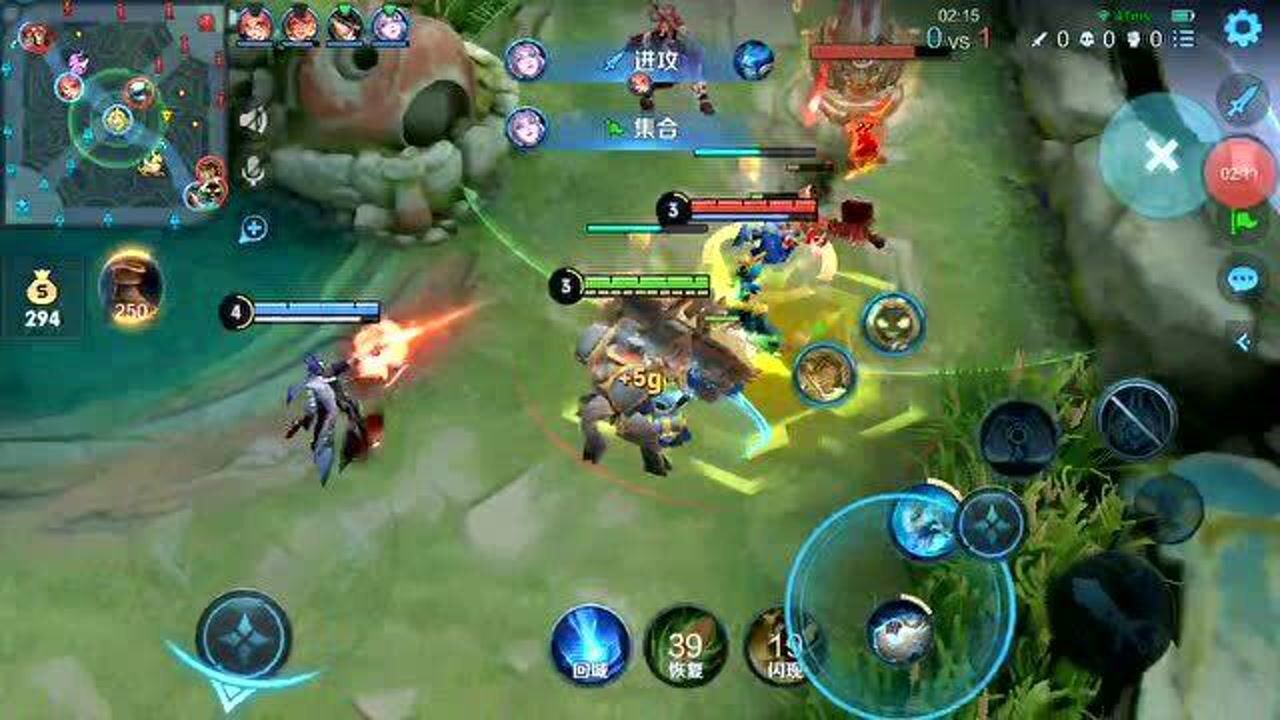Use the skull-faced active item icon

tap(893, 323)
